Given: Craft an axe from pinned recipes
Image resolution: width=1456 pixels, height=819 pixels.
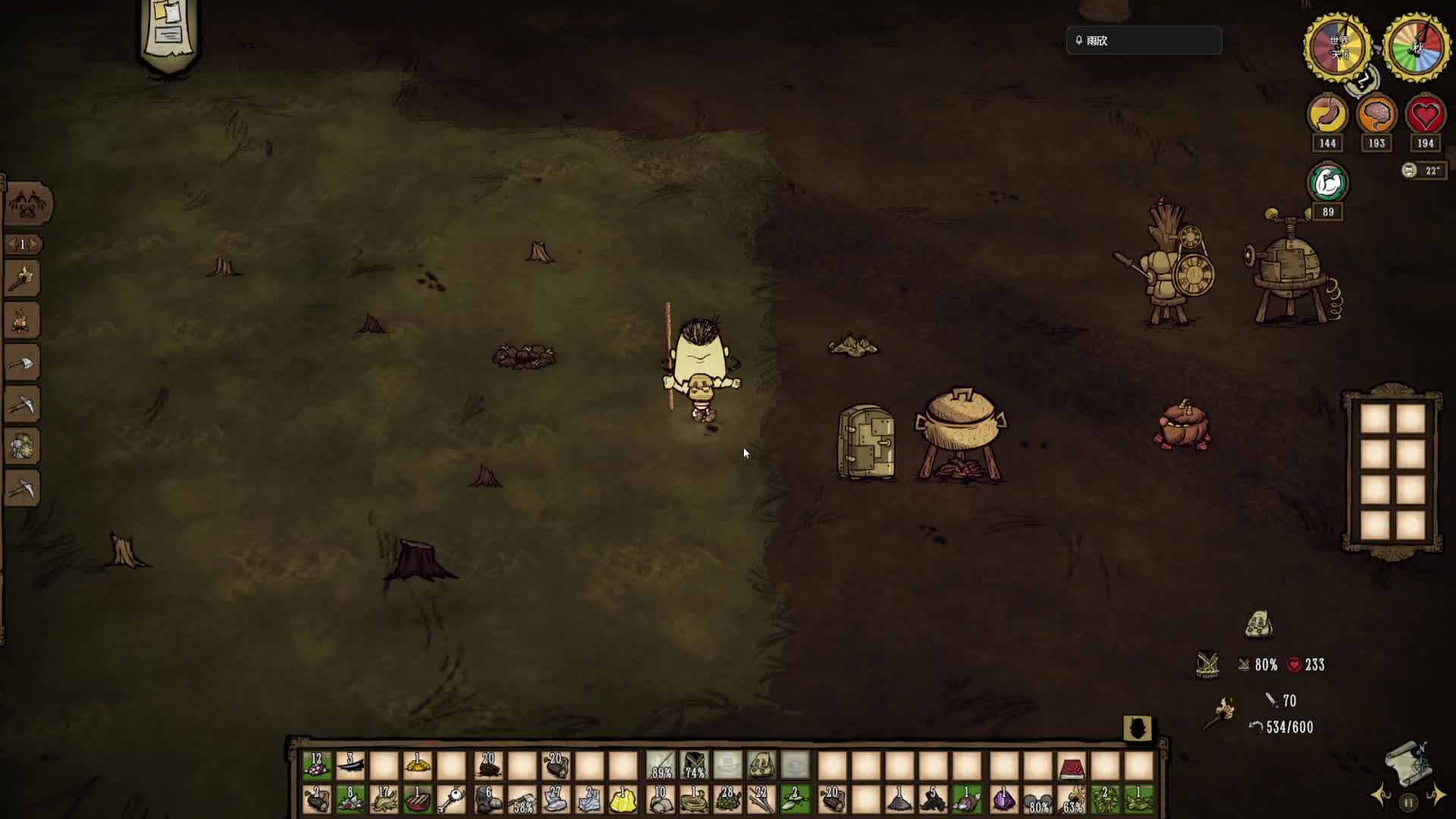Looking at the screenshot, I should point(22,363).
